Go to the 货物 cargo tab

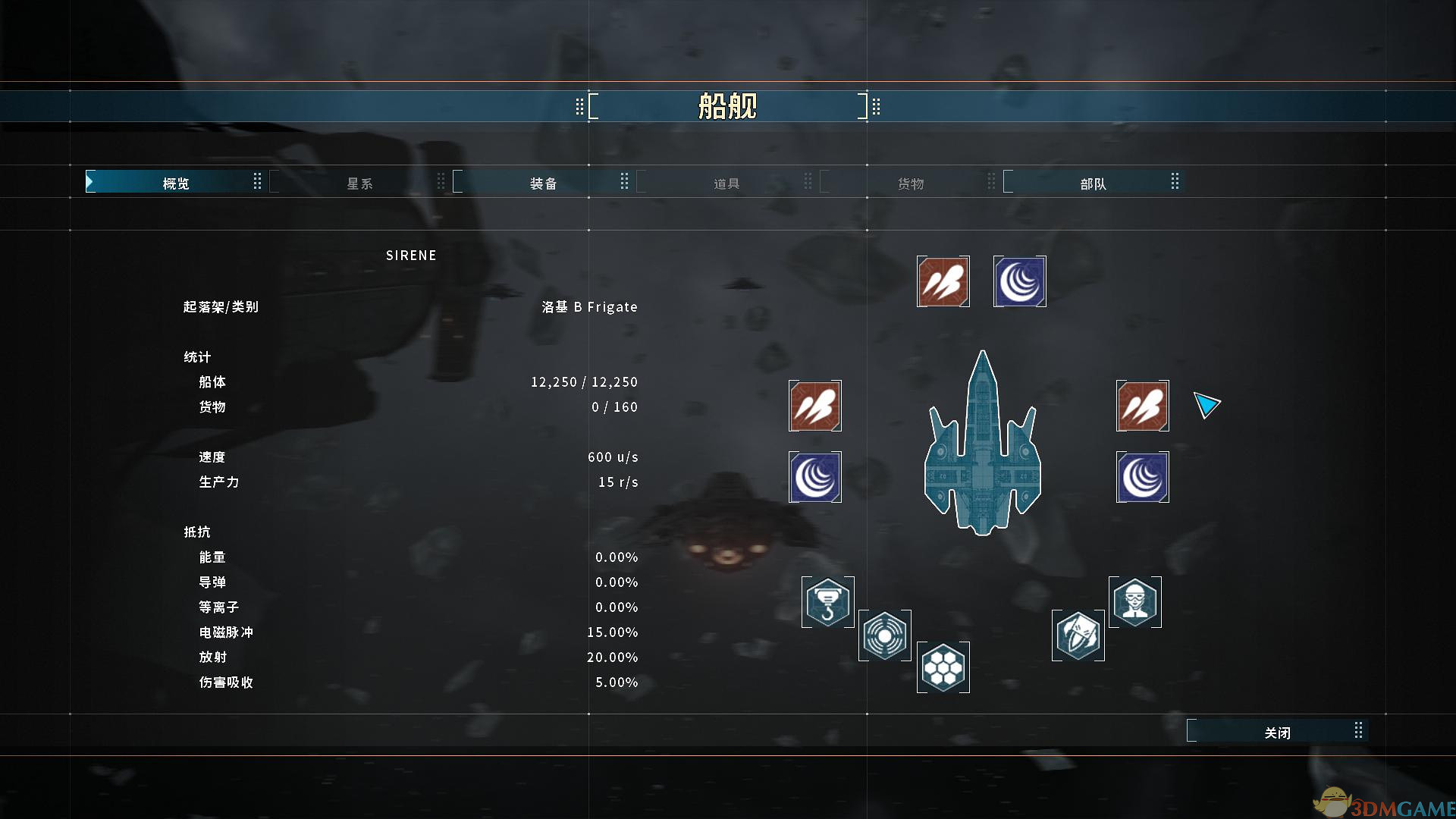910,183
